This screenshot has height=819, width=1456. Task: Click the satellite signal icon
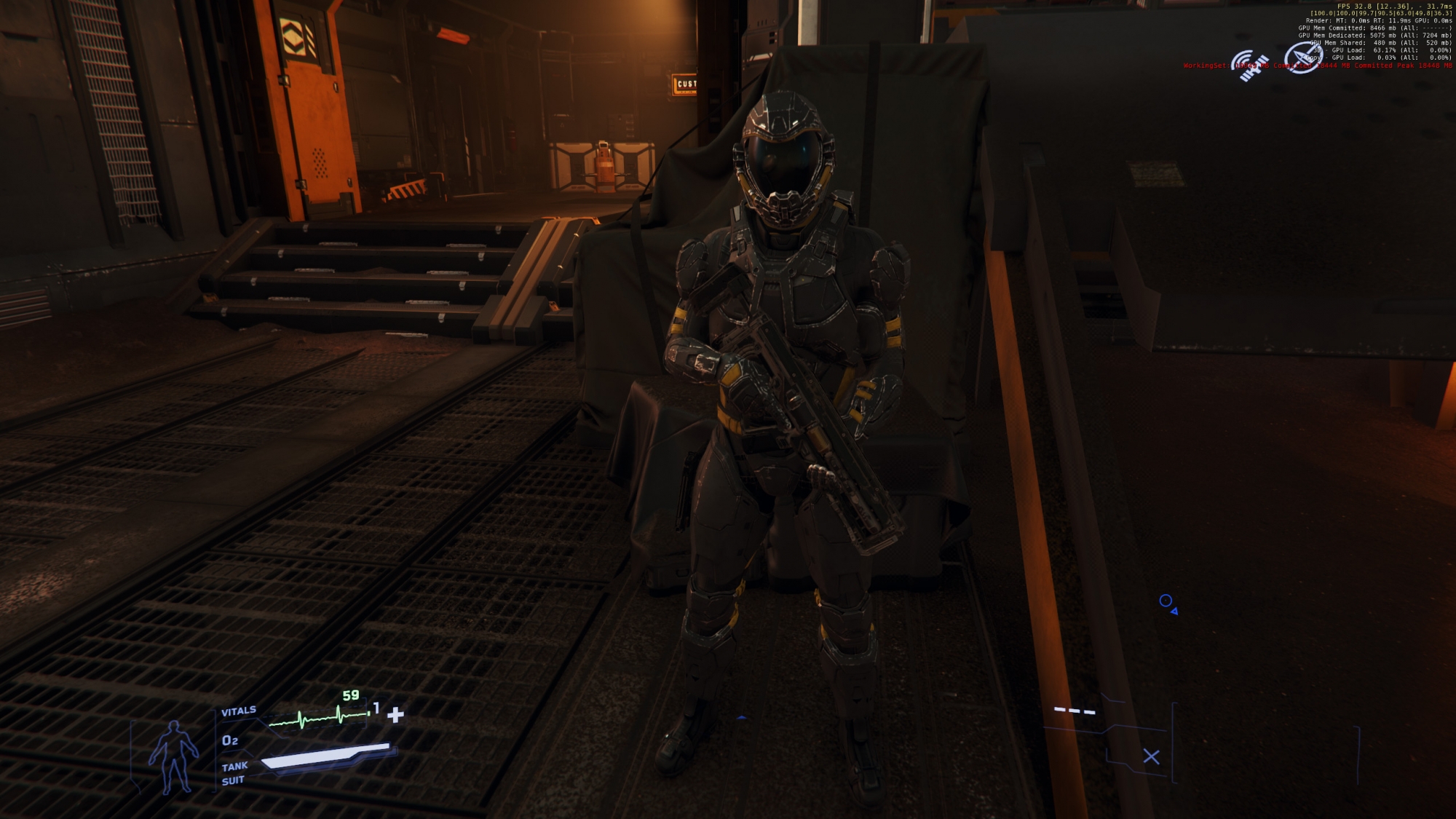[1249, 66]
